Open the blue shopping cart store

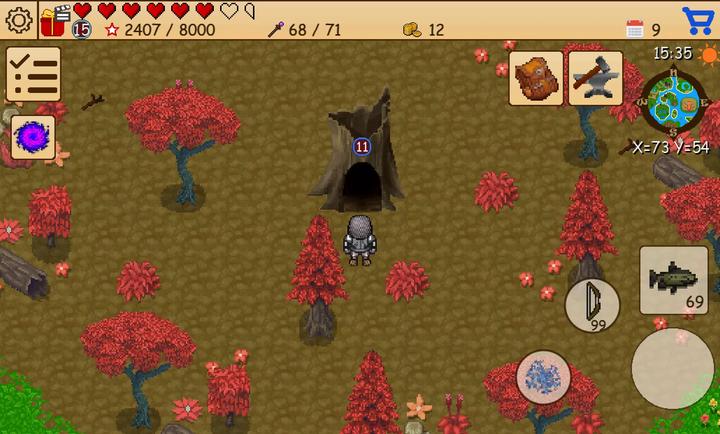[x=697, y=19]
